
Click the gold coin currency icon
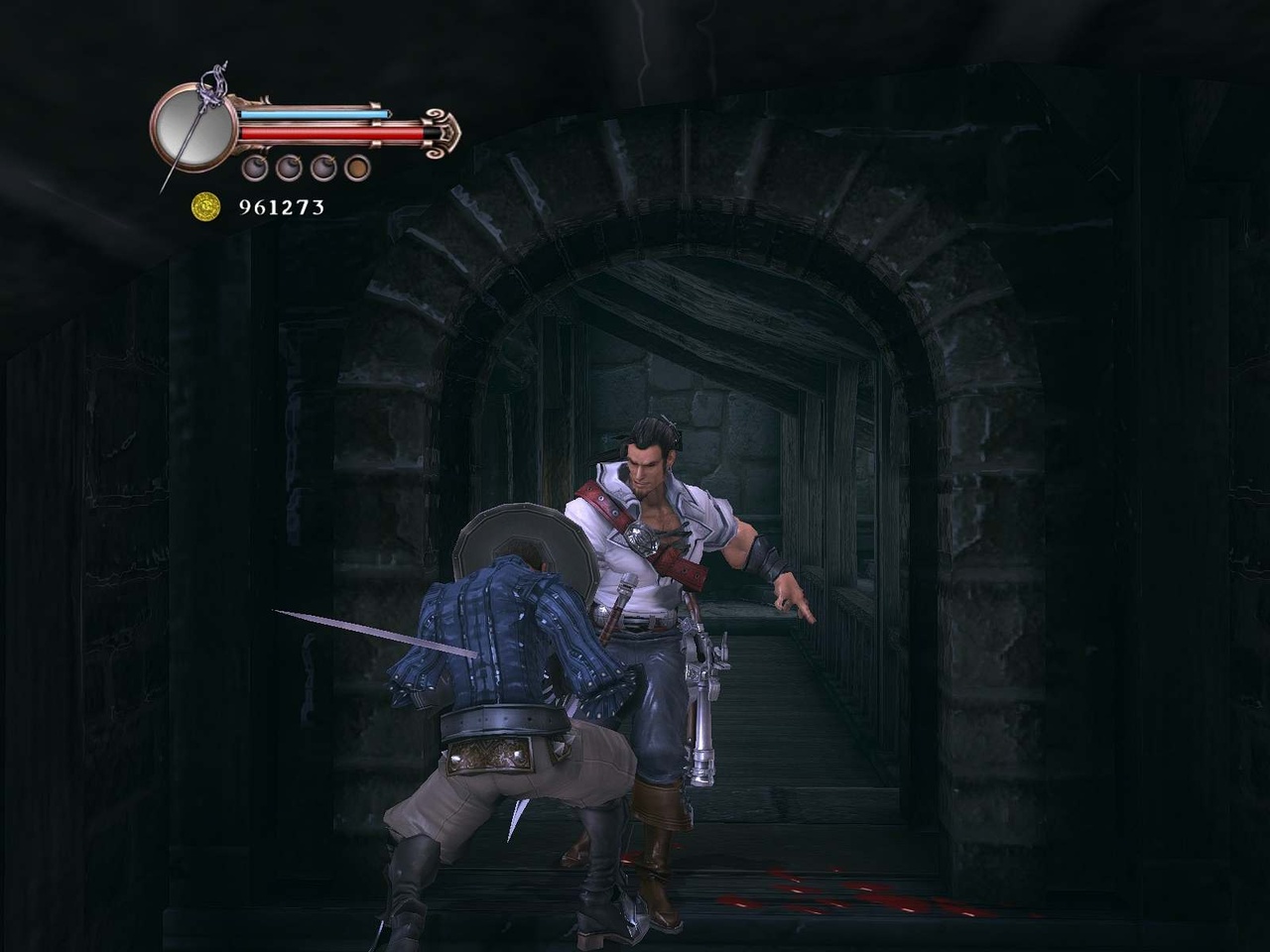(206, 204)
